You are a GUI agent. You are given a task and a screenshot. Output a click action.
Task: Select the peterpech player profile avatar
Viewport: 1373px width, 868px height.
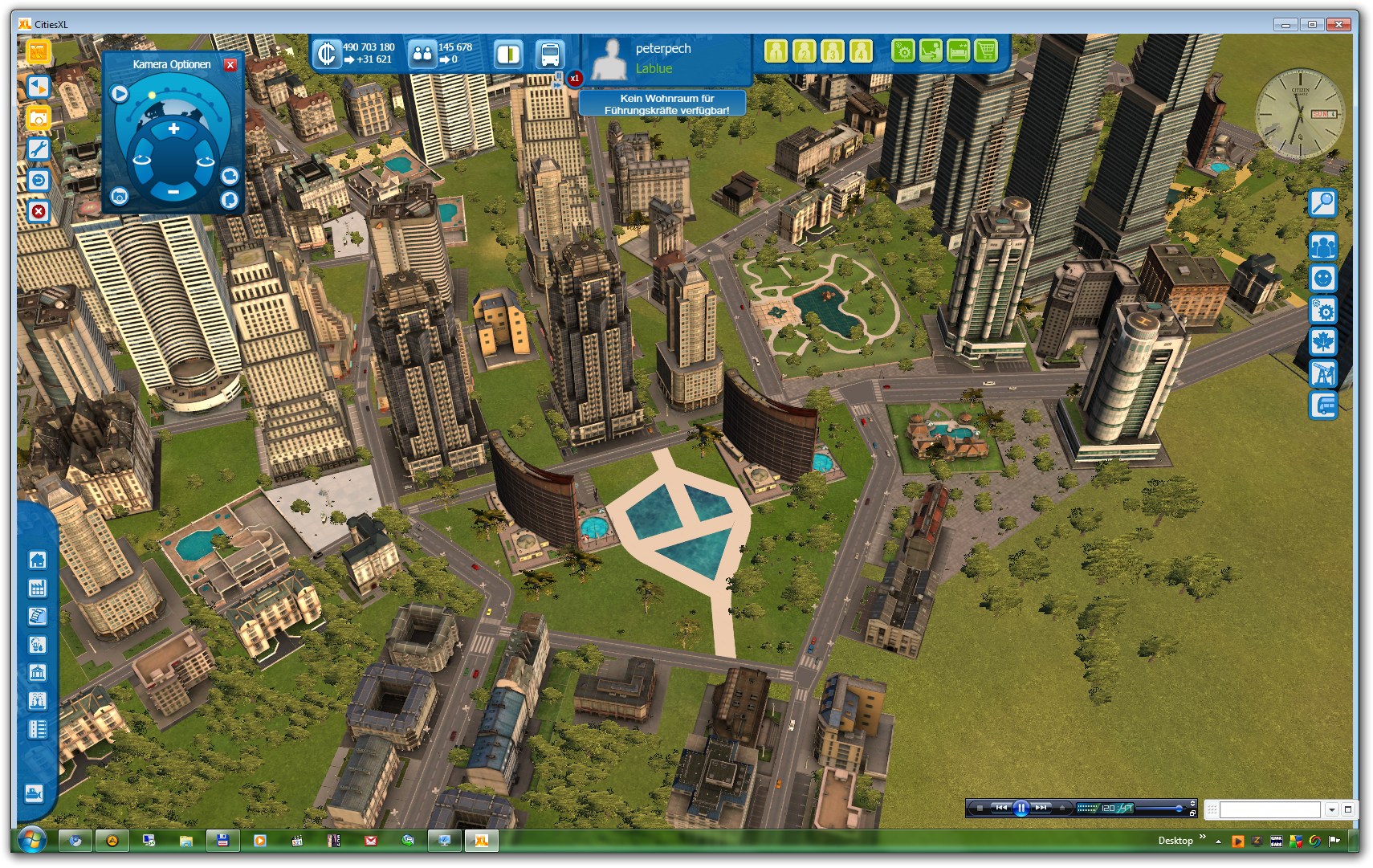609,59
